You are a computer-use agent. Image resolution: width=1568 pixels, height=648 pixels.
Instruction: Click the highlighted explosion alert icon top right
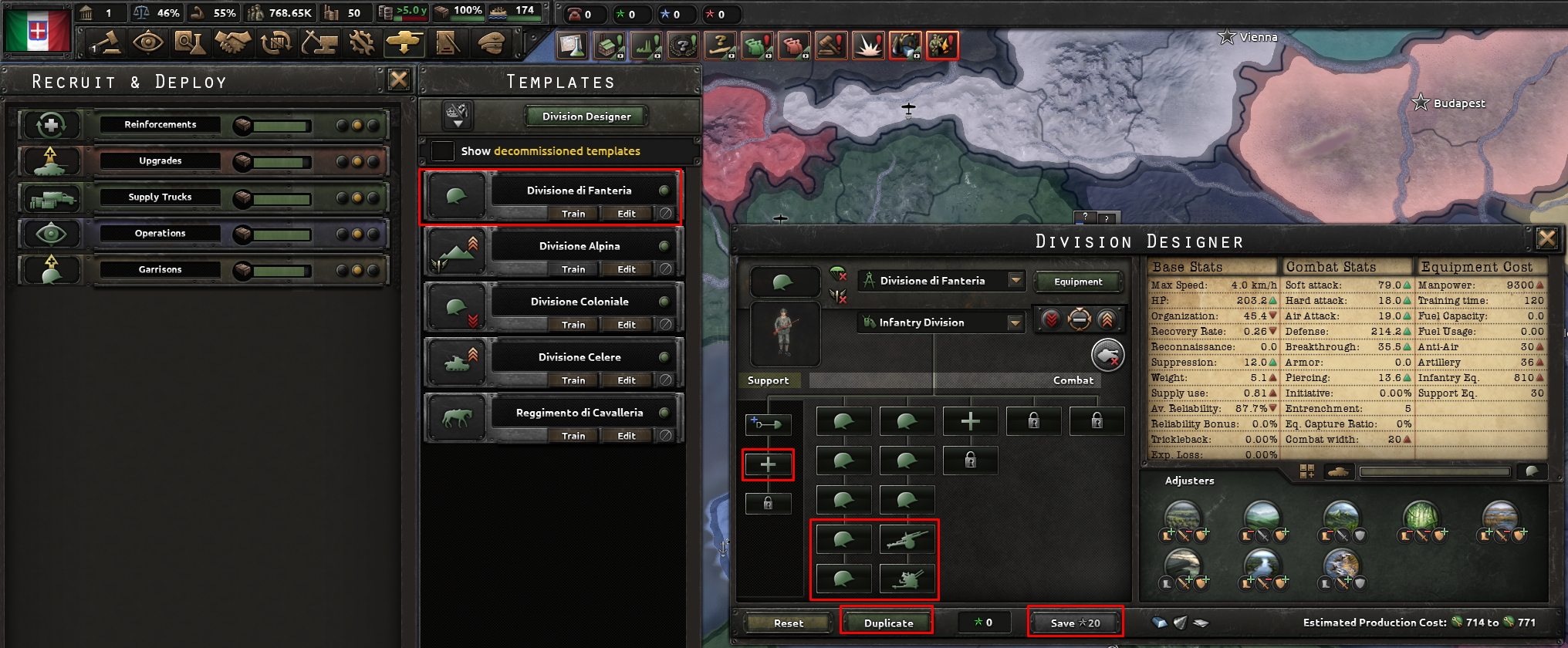coord(870,45)
